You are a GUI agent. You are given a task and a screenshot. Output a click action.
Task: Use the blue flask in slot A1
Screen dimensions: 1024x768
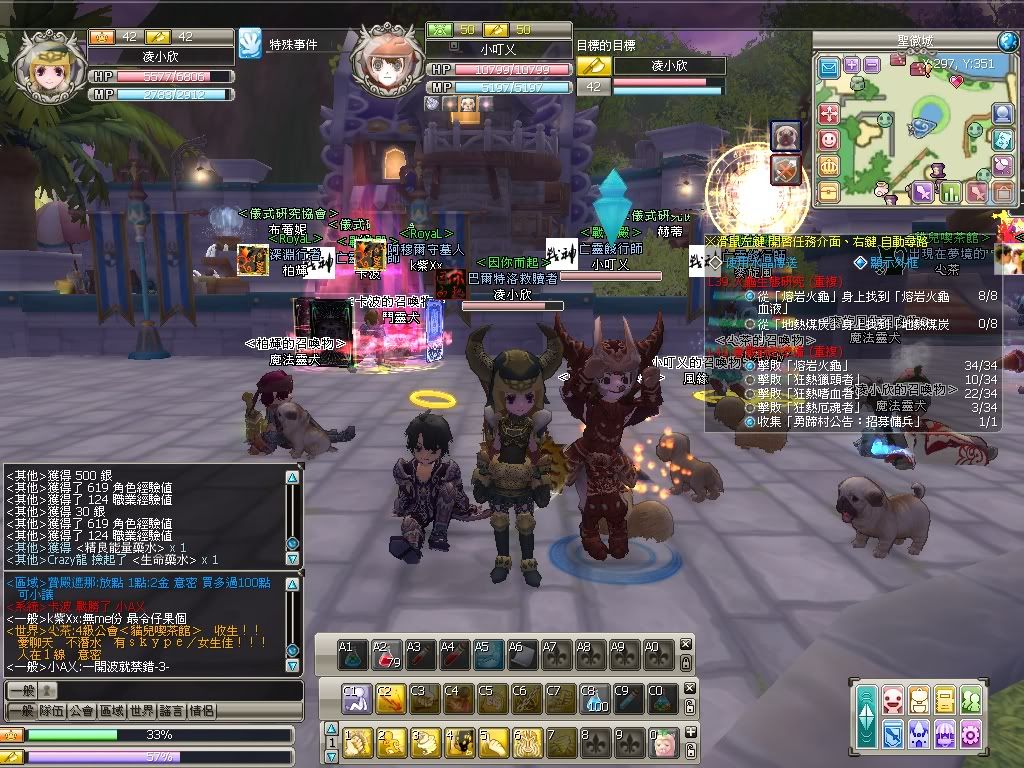click(x=352, y=655)
